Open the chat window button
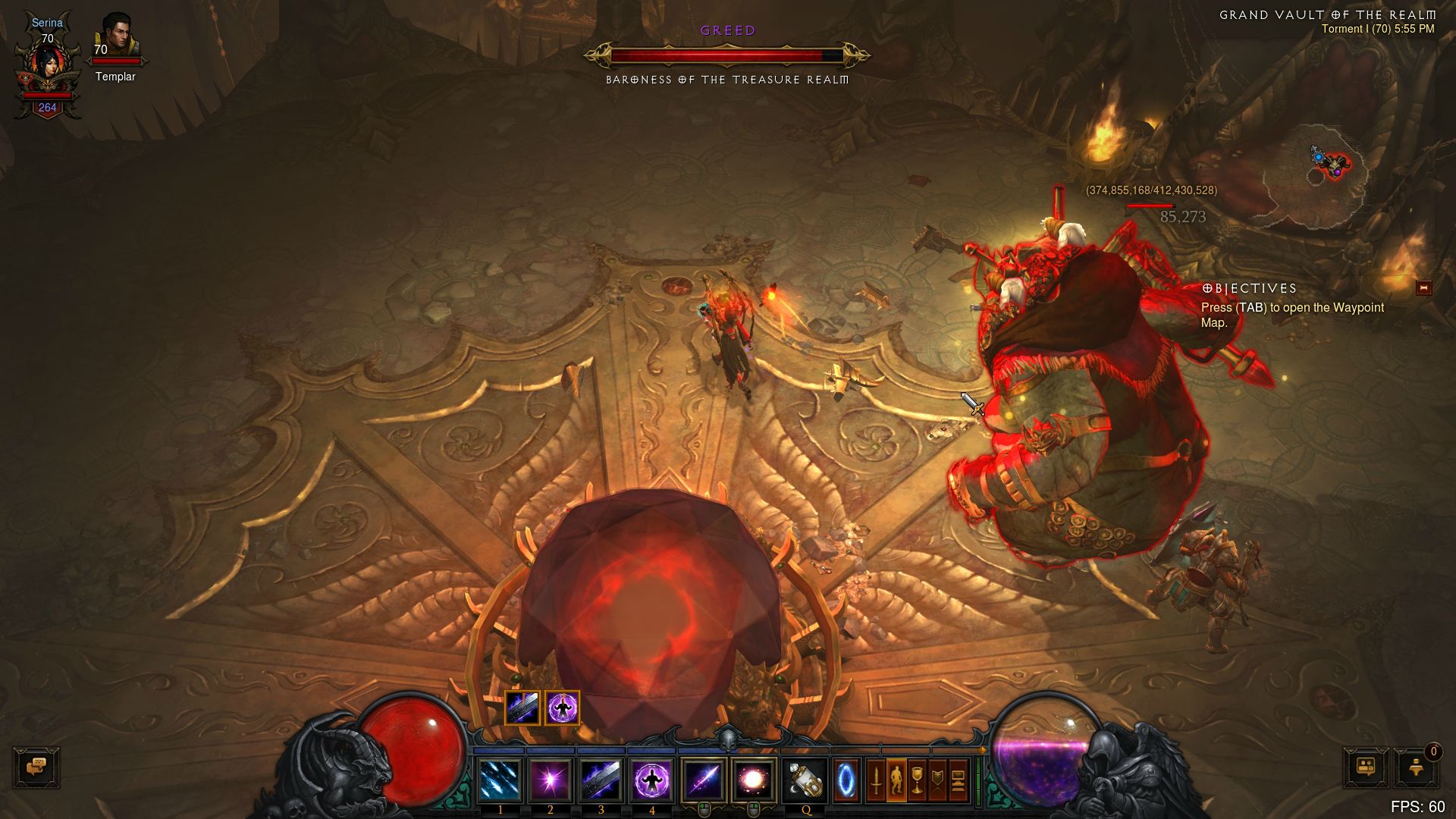 point(36,767)
